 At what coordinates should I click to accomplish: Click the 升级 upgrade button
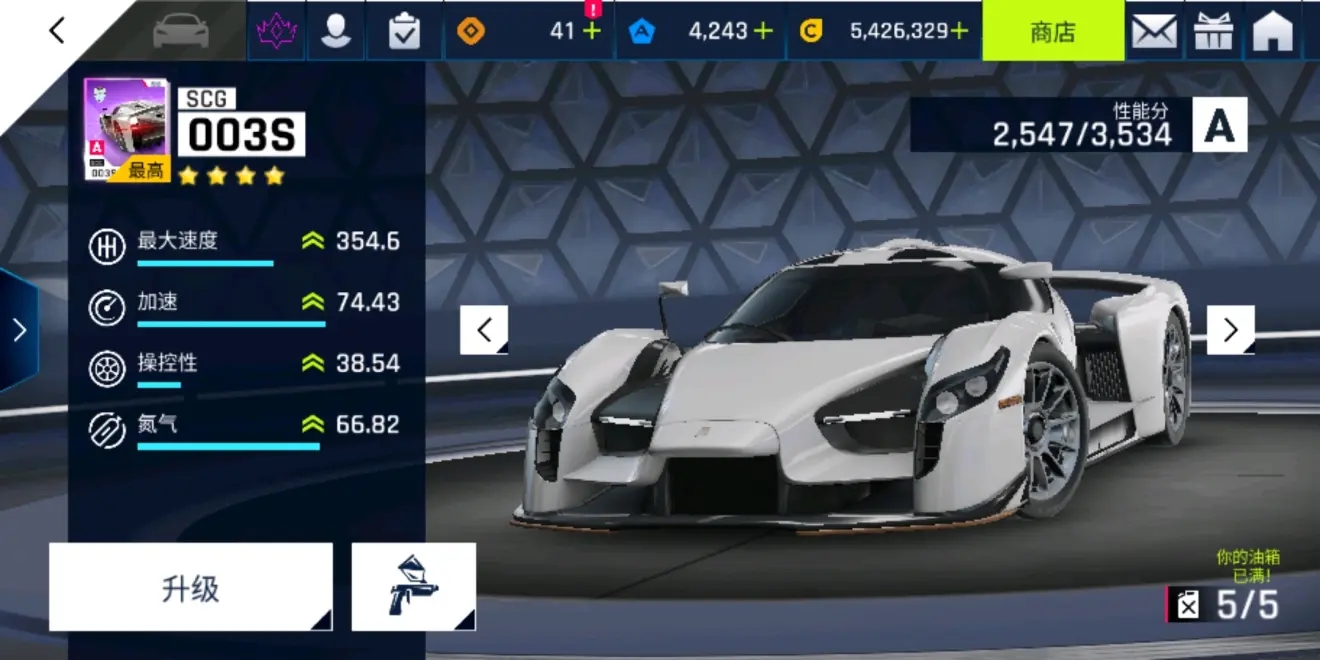coord(190,588)
